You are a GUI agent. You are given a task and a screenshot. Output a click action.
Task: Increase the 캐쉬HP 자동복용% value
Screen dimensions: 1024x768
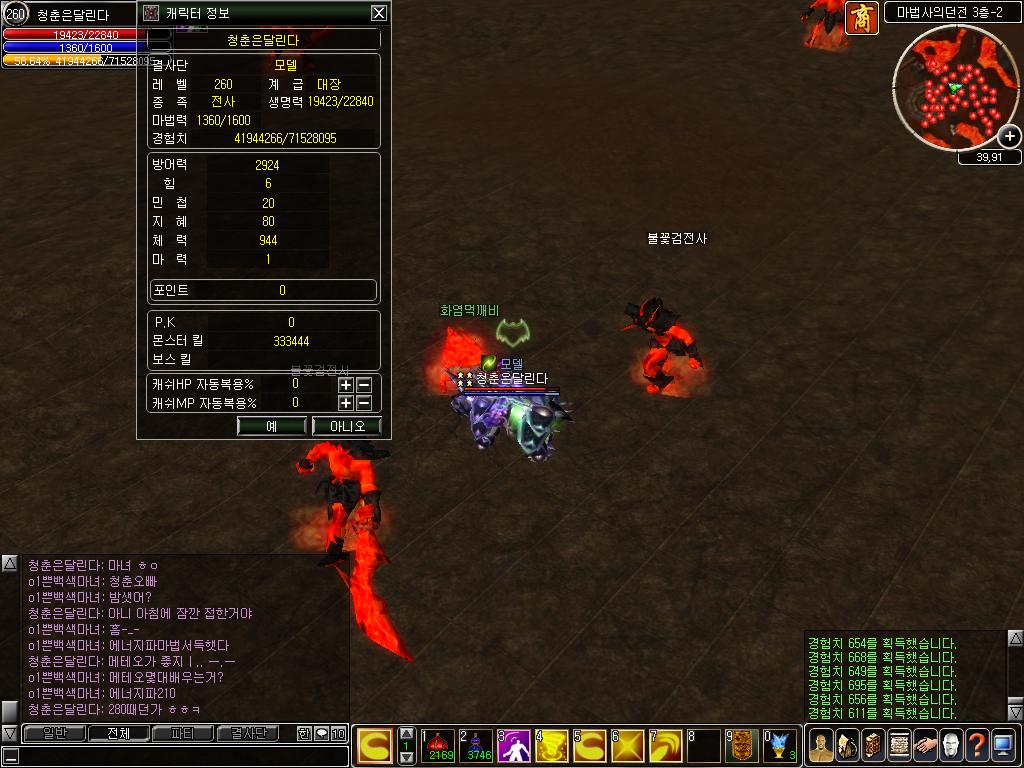(345, 384)
